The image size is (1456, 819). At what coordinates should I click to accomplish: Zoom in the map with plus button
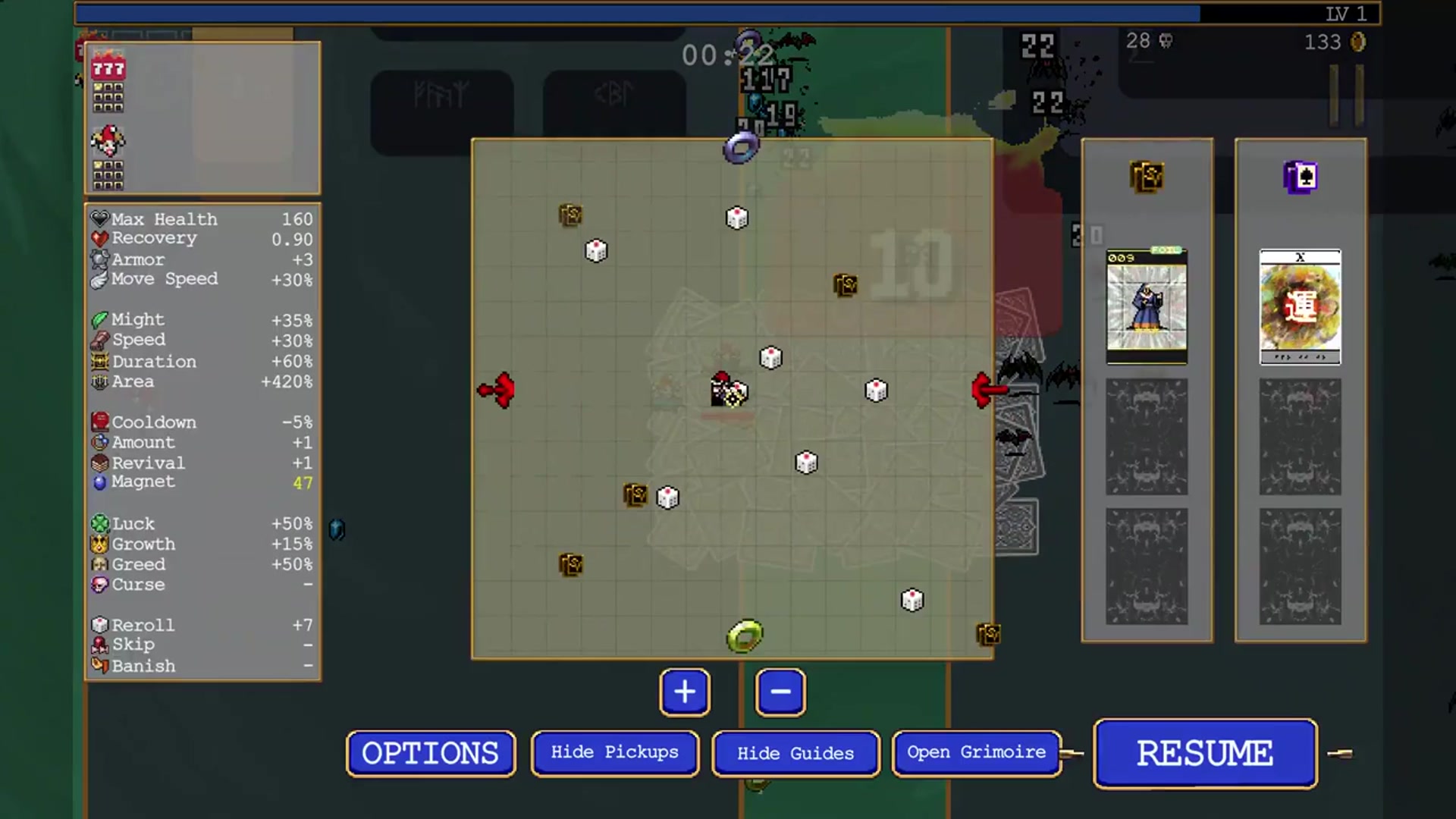coord(685,692)
